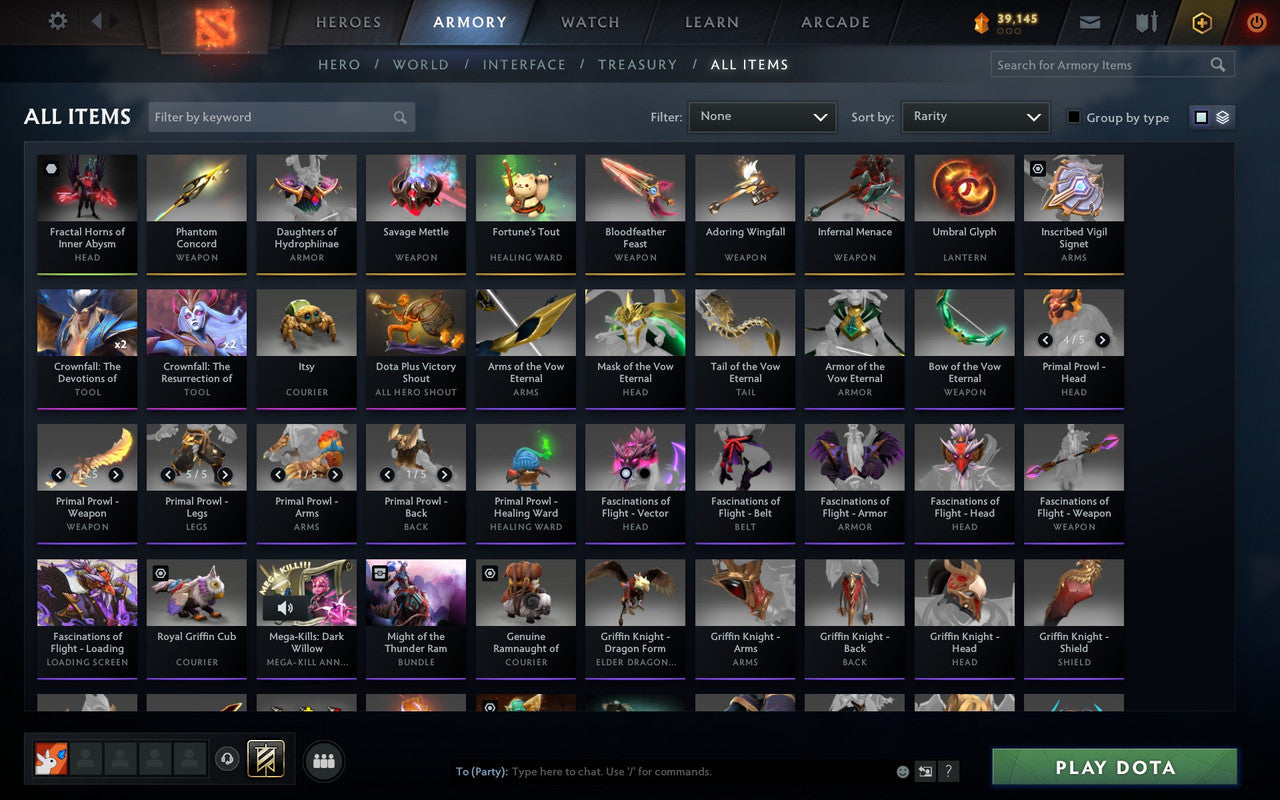The height and width of the screenshot is (800, 1280).
Task: Open the TREASURY section
Action: pyautogui.click(x=637, y=64)
